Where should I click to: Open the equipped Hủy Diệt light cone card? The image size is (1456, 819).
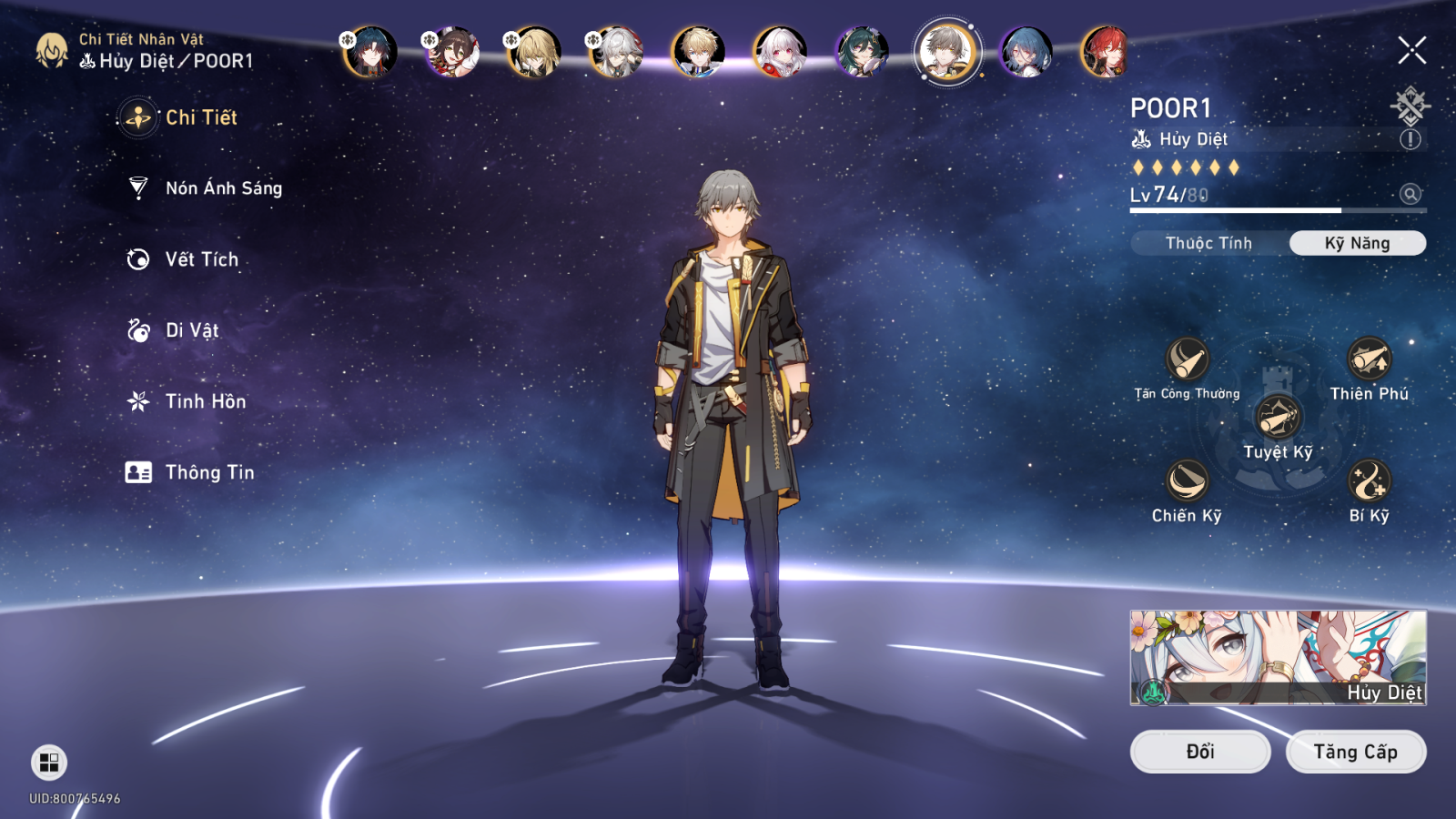pyautogui.click(x=1278, y=657)
